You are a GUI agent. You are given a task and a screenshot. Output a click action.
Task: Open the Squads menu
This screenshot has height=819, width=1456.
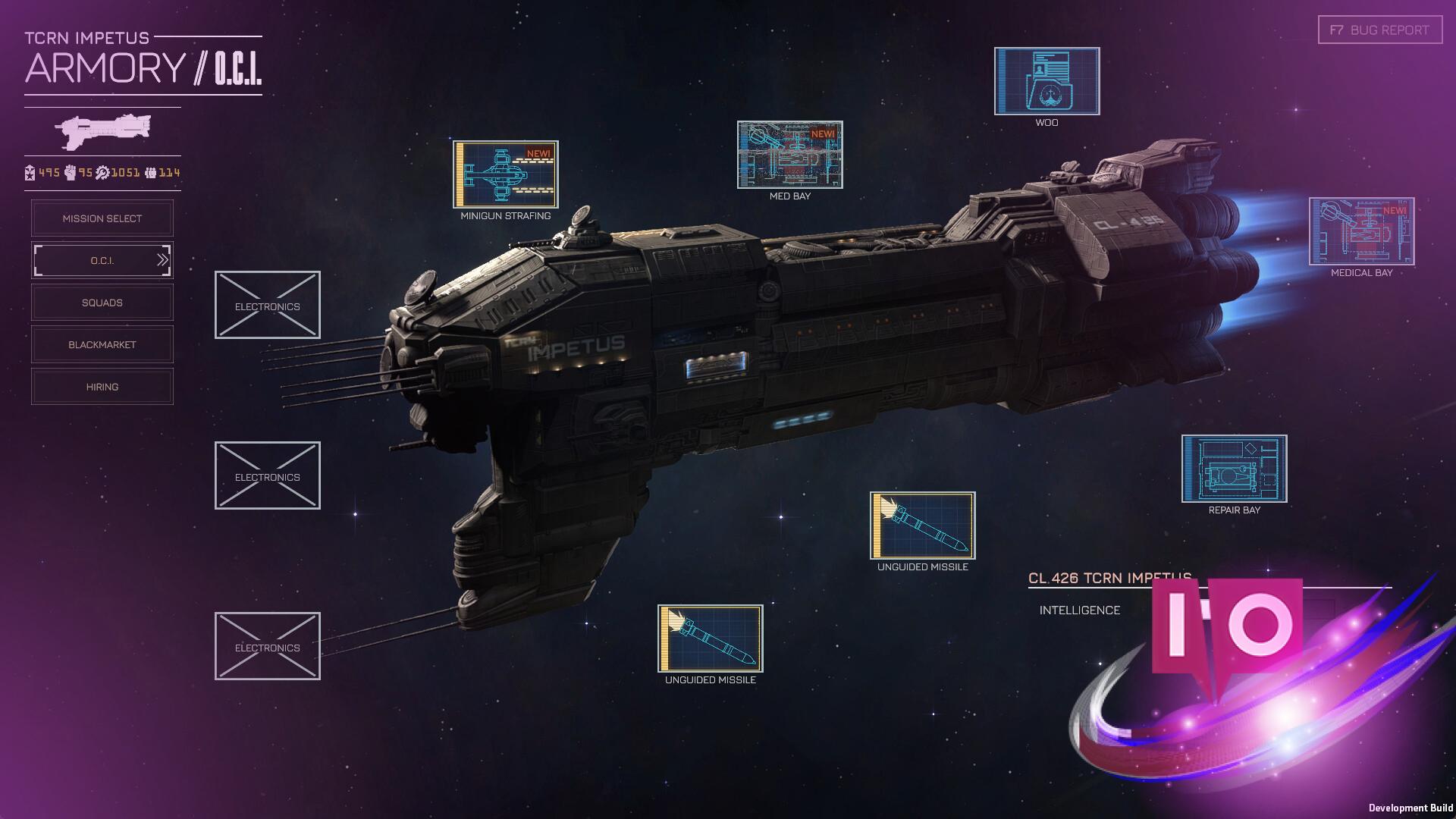tap(102, 302)
